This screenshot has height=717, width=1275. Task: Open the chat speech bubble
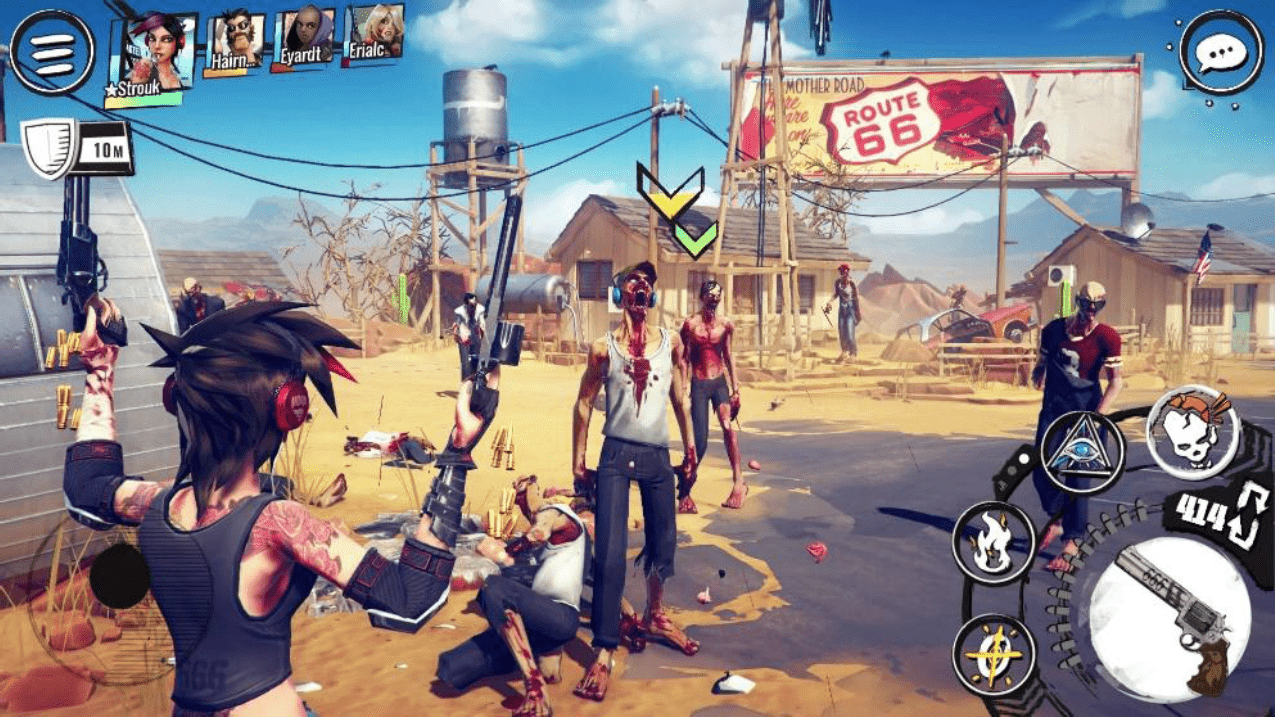click(1220, 53)
